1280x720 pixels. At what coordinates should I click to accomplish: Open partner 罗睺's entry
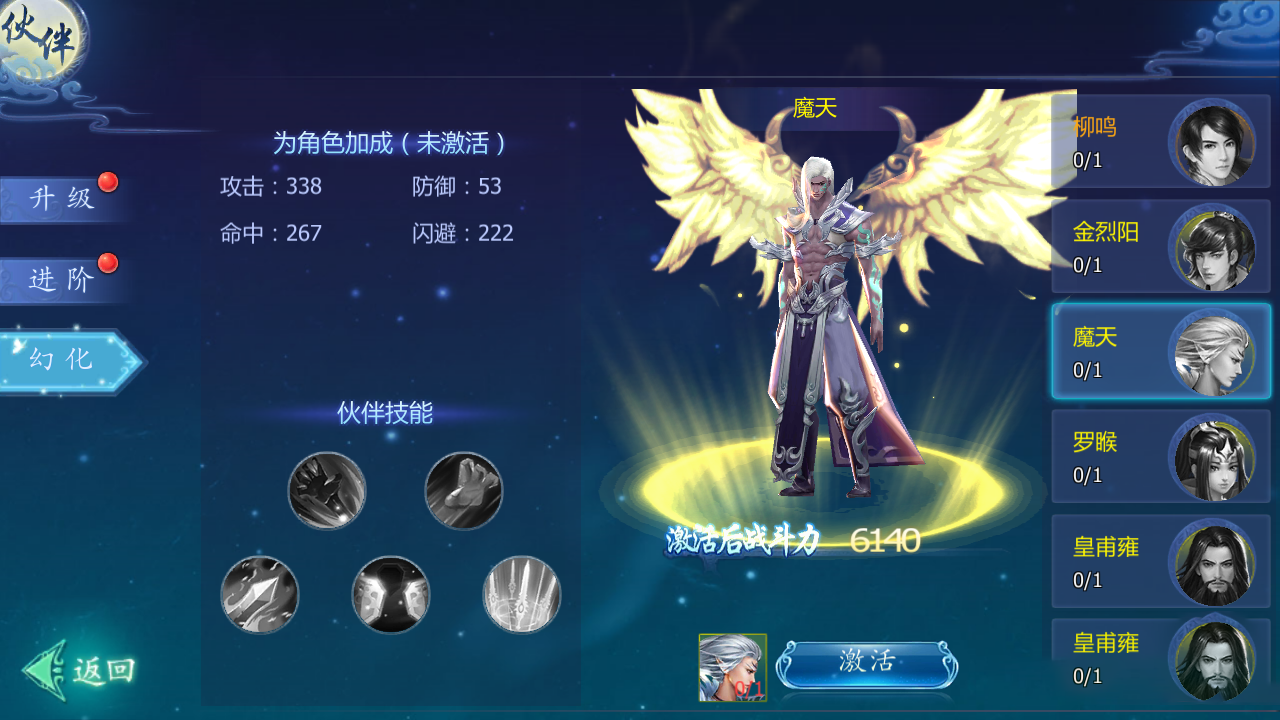pyautogui.click(x=1160, y=457)
